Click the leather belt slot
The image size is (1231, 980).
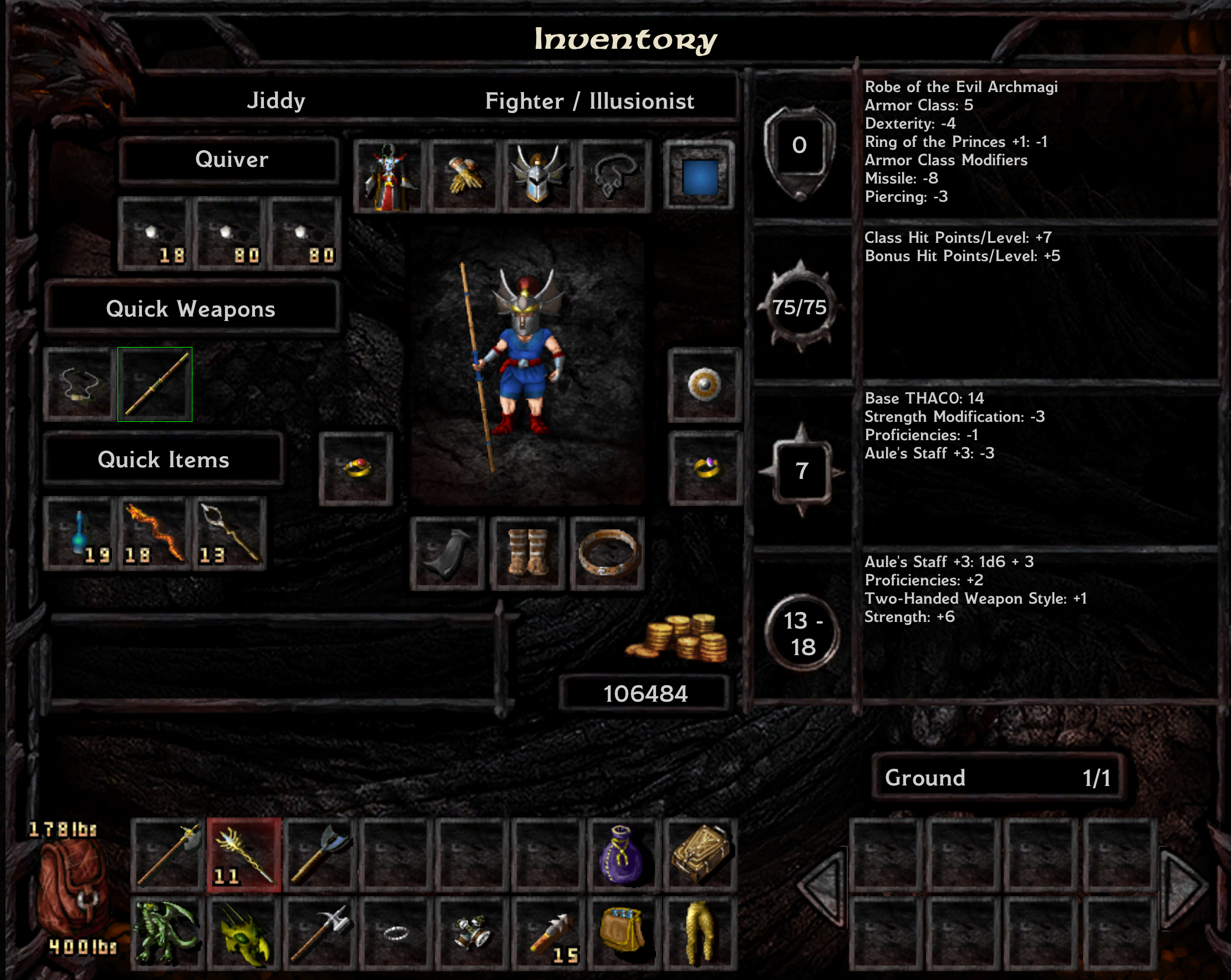[607, 553]
